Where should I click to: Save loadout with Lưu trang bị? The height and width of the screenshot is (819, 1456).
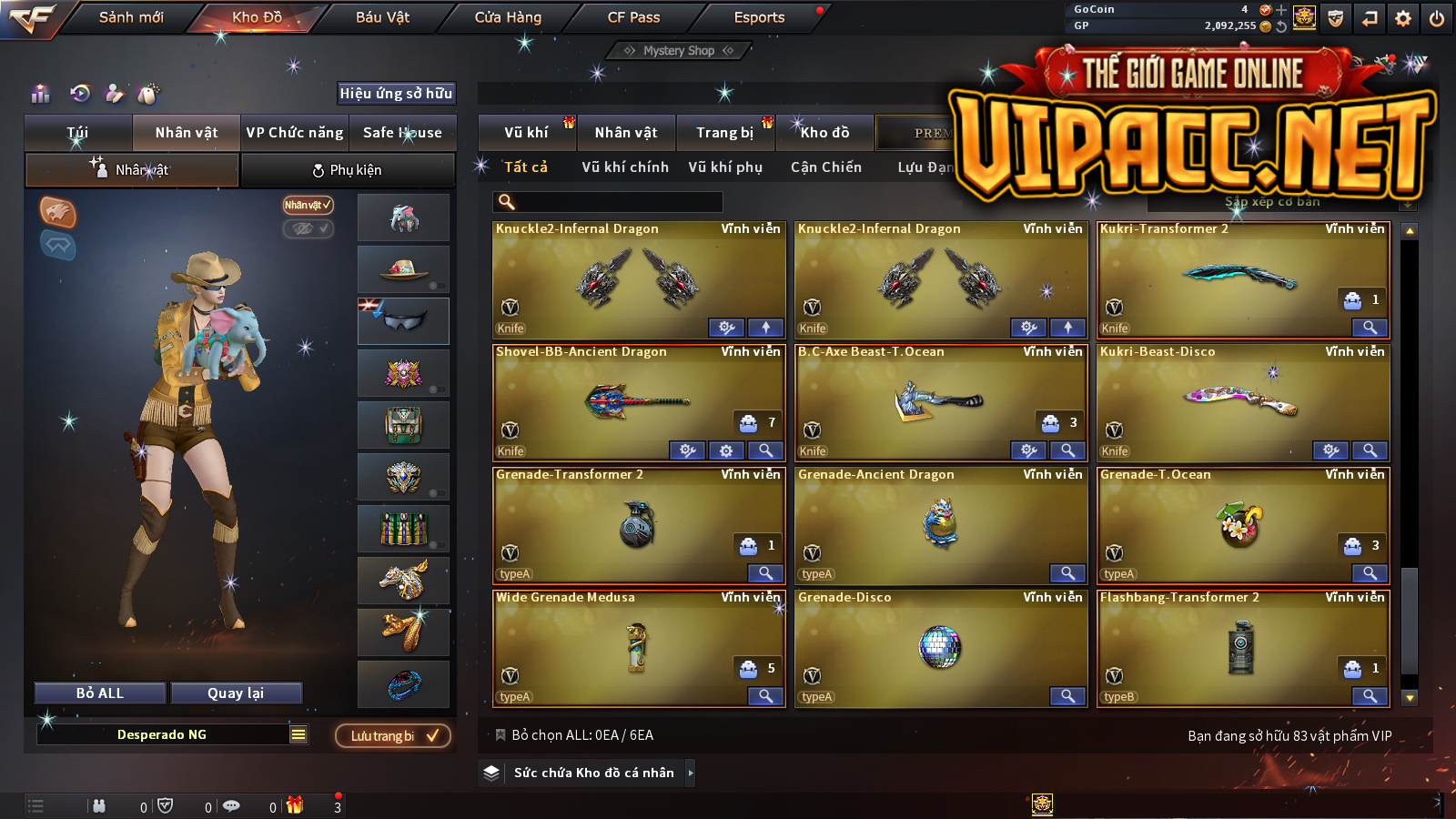[393, 735]
